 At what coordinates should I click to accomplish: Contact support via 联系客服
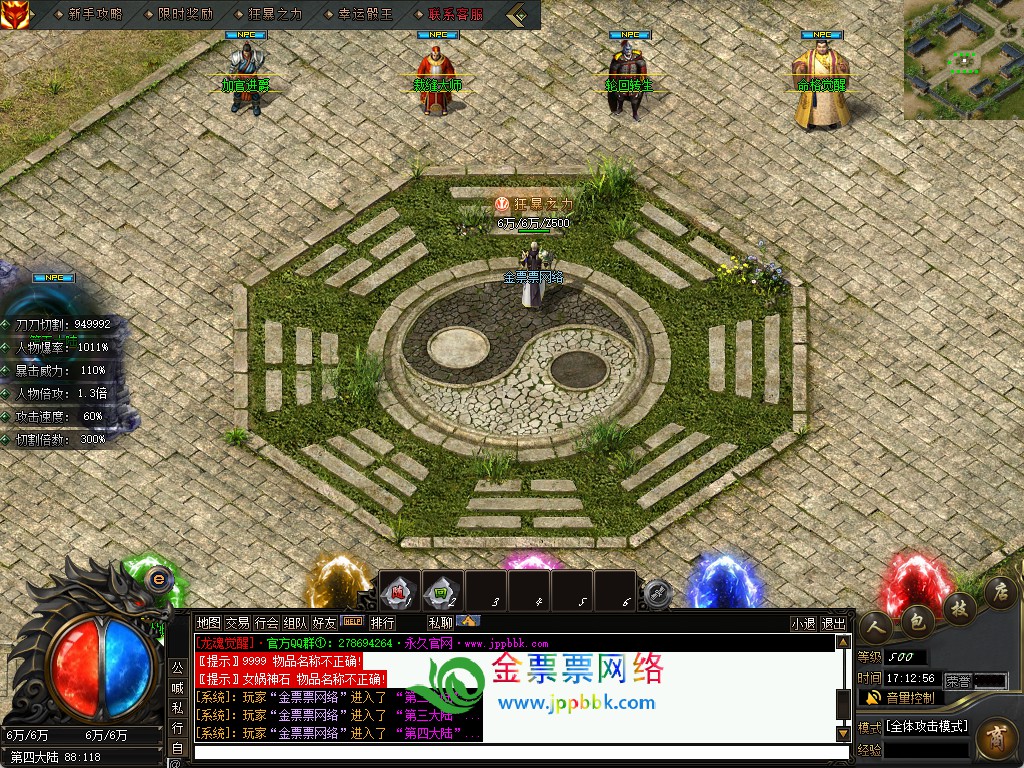(455, 14)
